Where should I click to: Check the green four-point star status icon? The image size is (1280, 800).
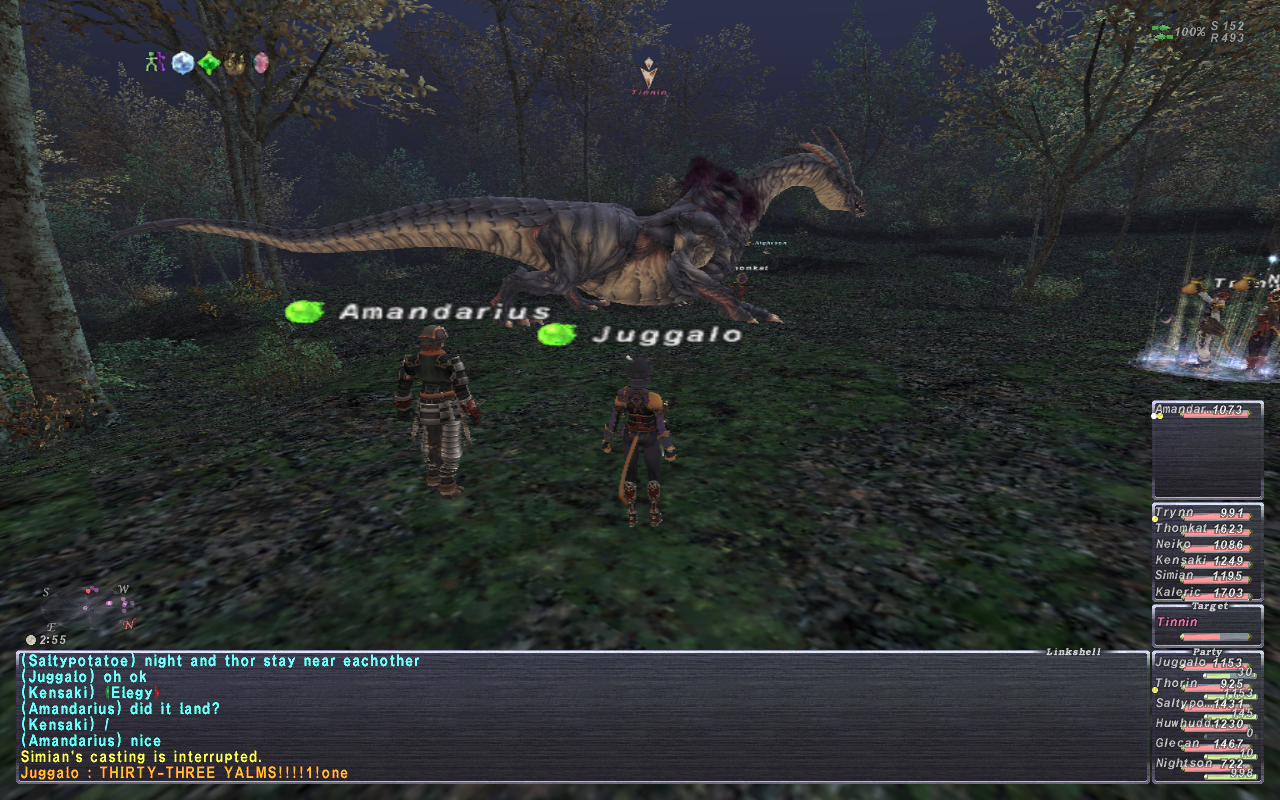pyautogui.click(x=208, y=63)
